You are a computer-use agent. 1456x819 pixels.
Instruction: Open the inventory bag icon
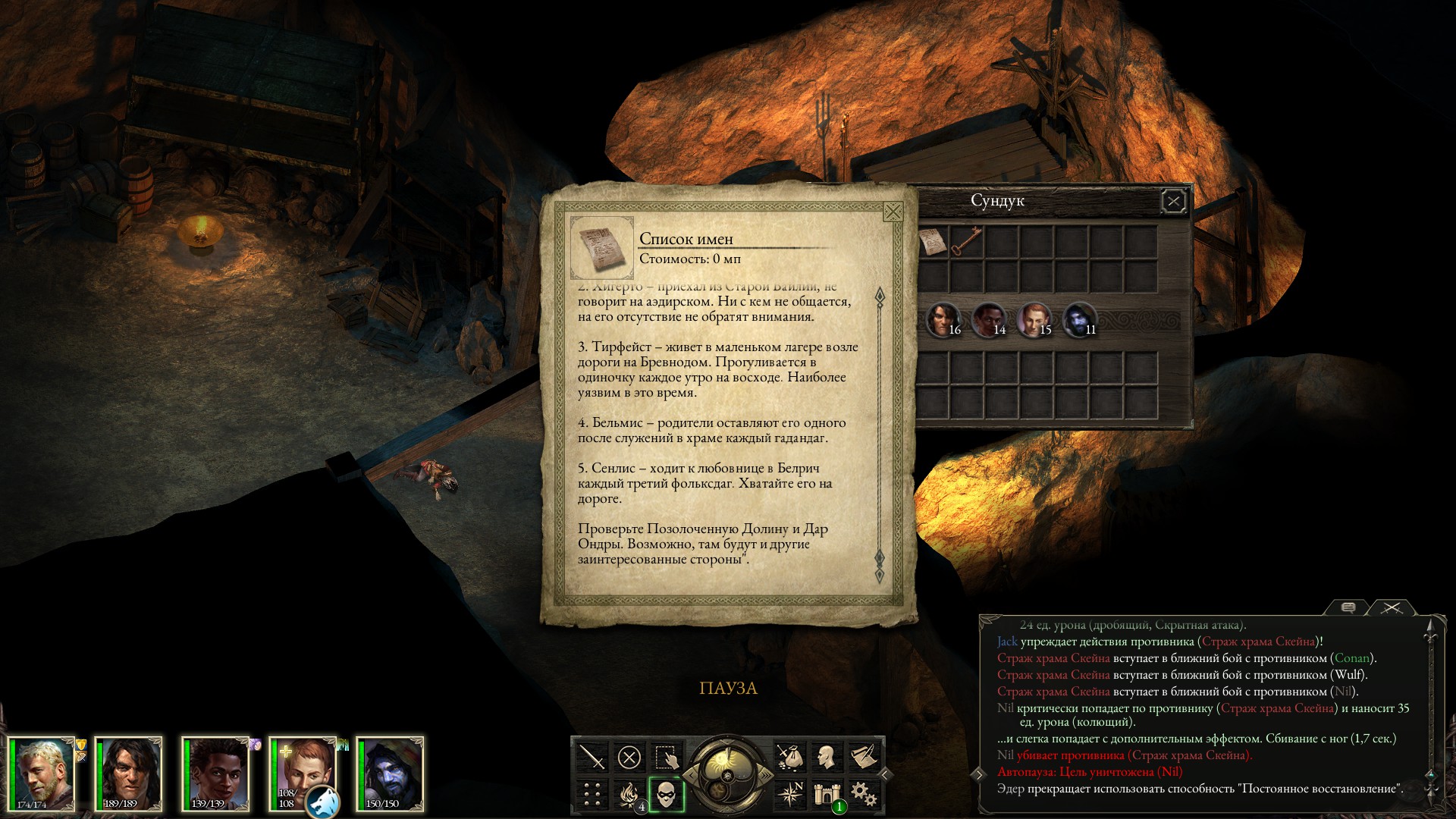789,757
